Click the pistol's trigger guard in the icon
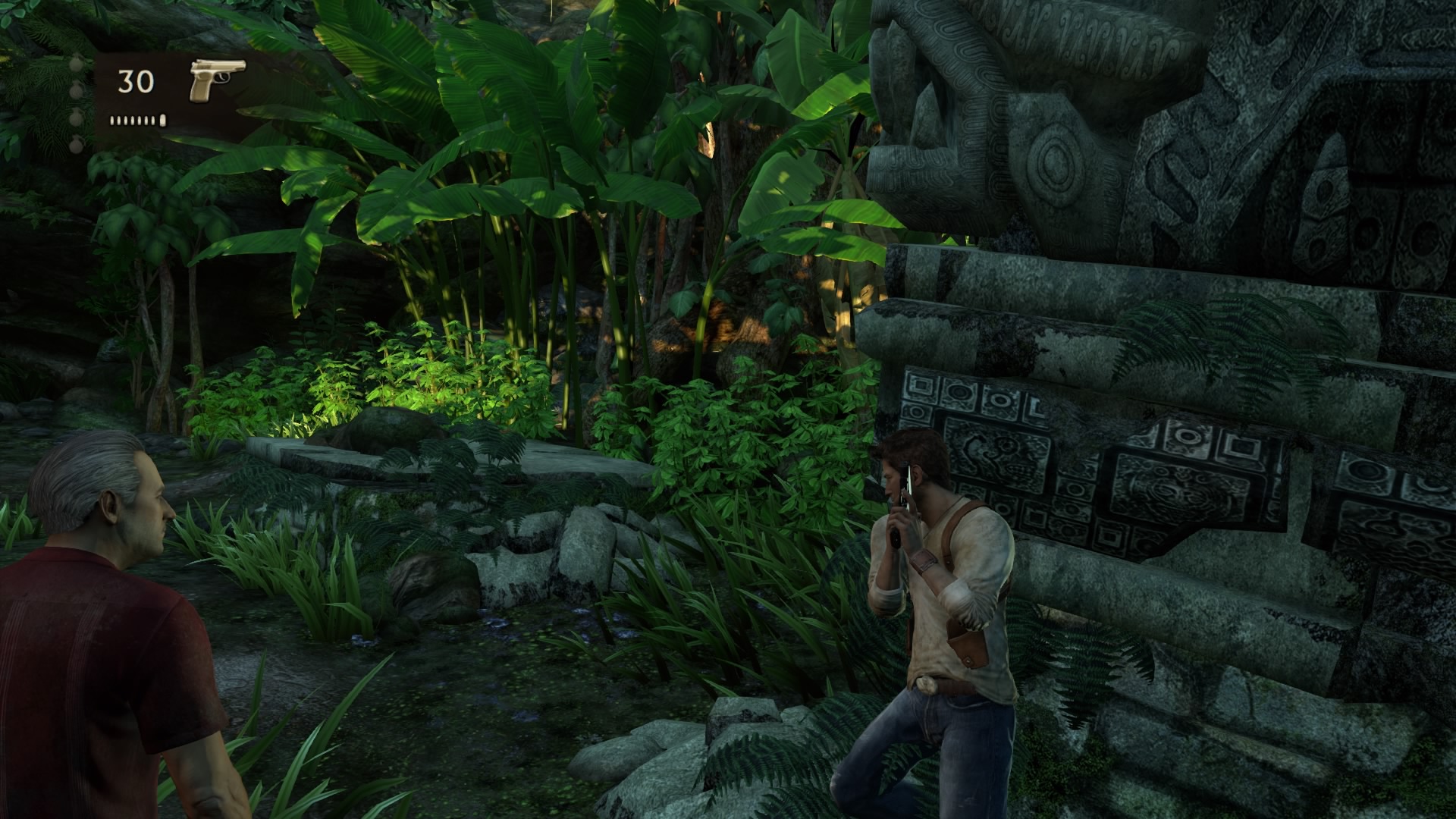 click(x=222, y=77)
